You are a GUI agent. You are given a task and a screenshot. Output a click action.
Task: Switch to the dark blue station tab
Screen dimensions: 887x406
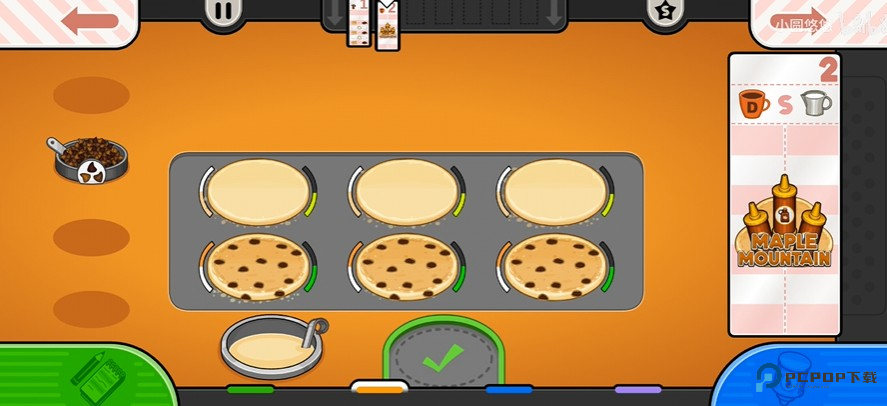(508, 389)
